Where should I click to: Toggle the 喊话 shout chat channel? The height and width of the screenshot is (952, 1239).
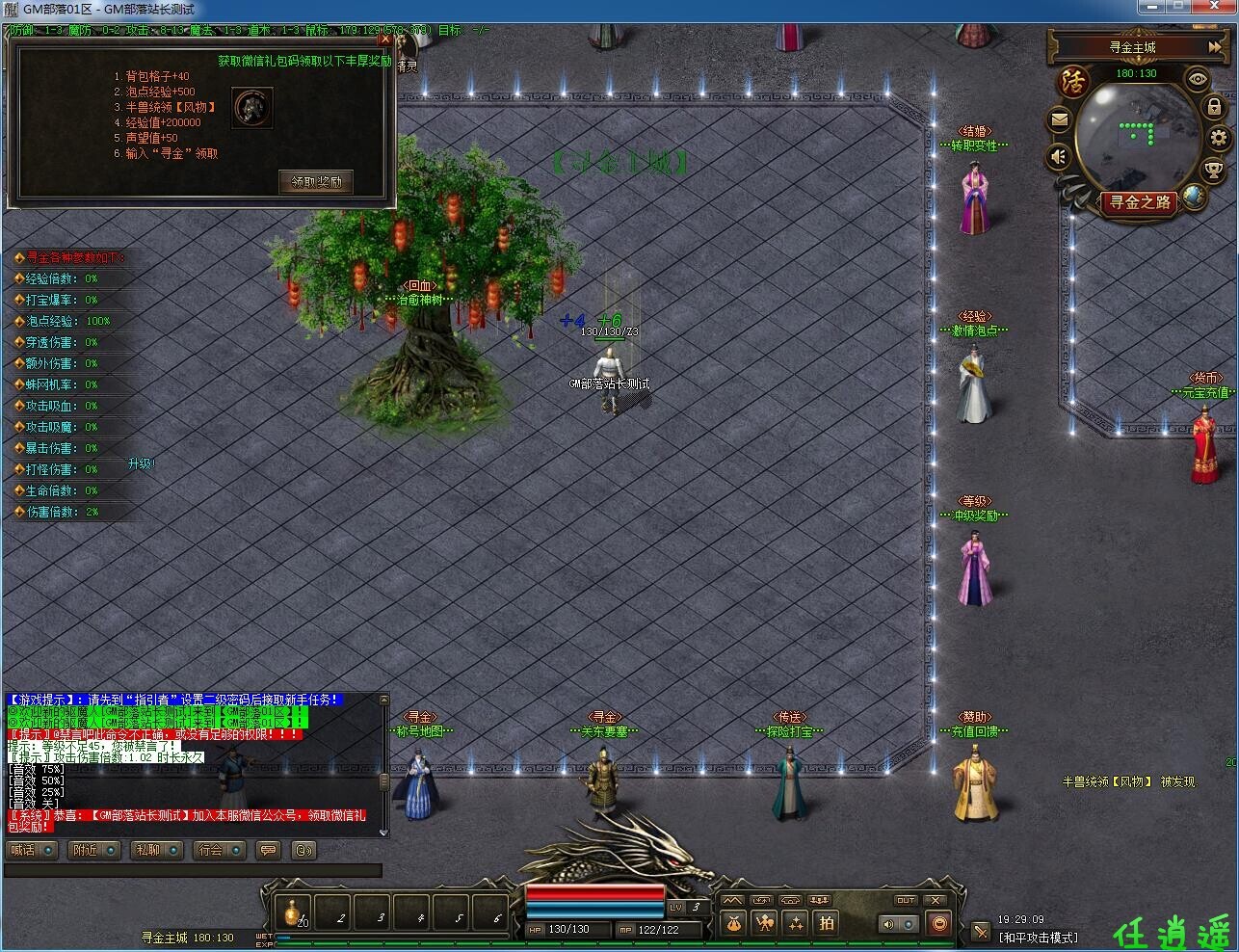pos(33,850)
